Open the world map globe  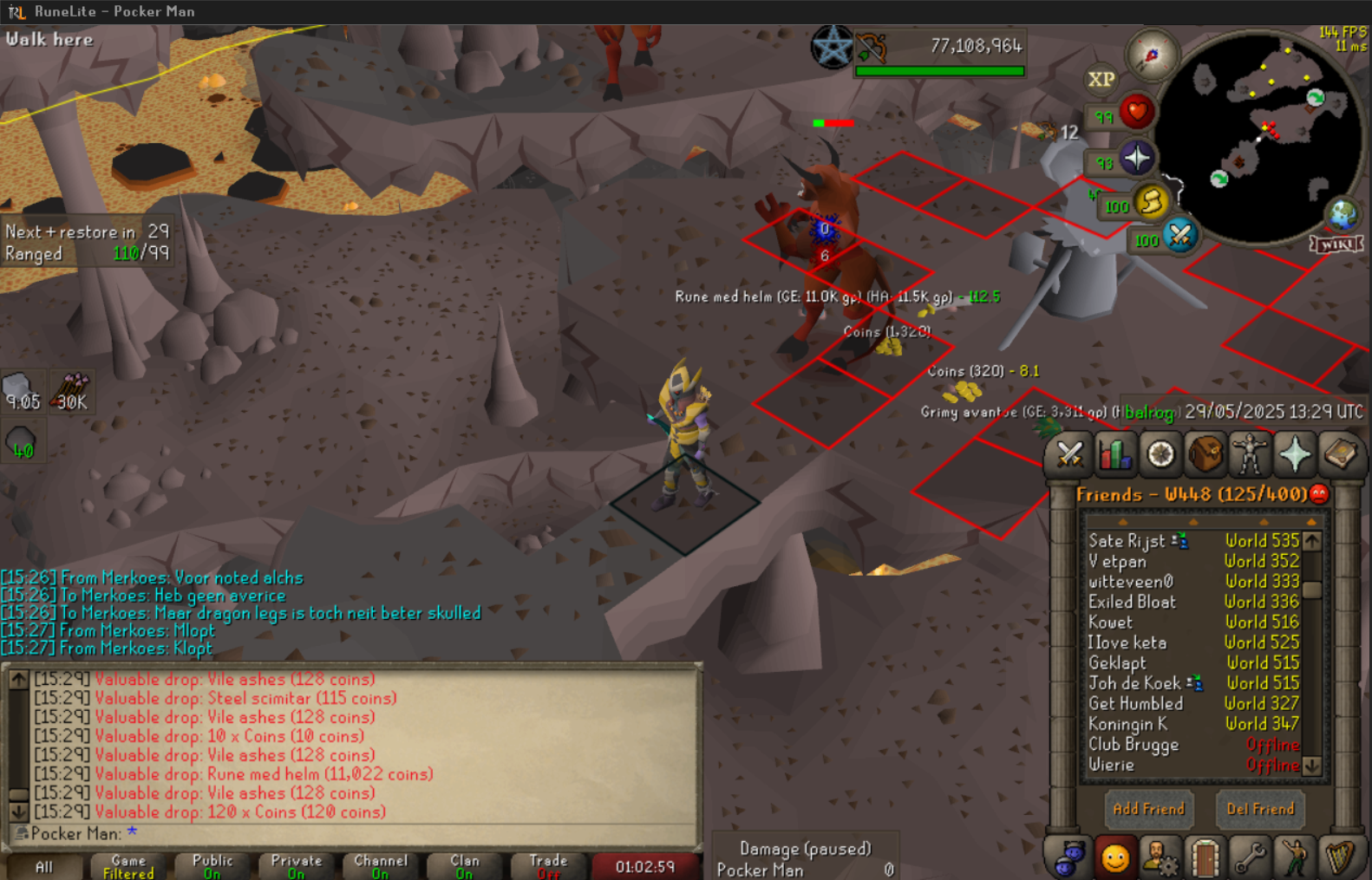point(1343,213)
